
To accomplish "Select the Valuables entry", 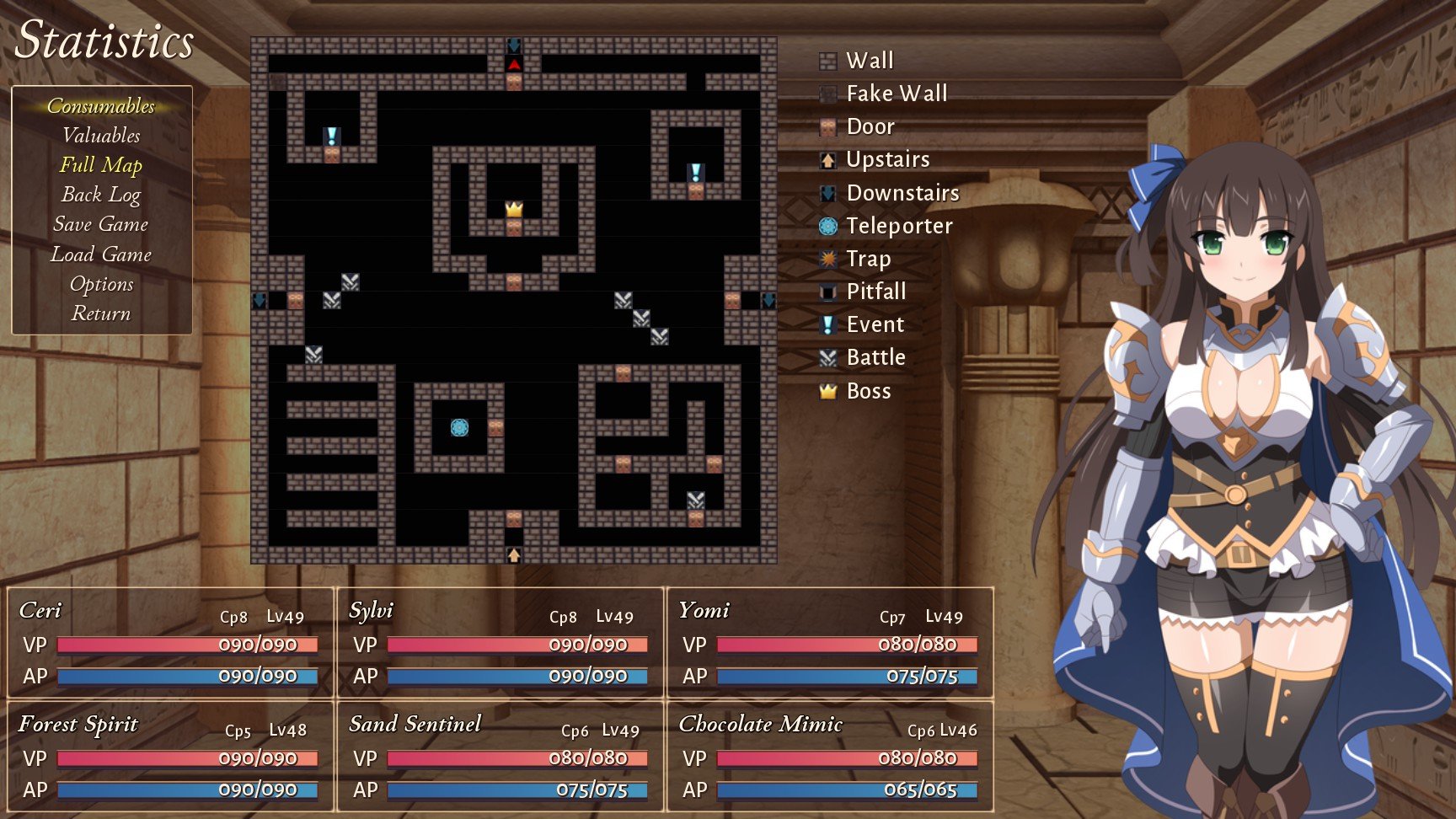I will (101, 136).
